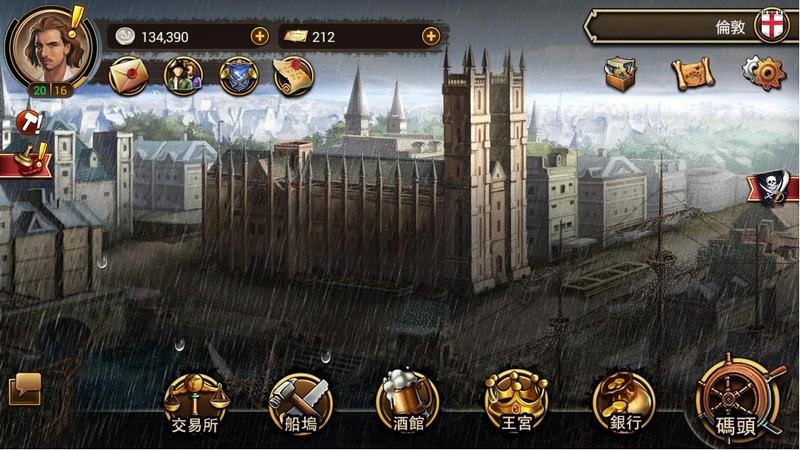
Task: Go to the 王宮 royal palace
Action: point(516,401)
